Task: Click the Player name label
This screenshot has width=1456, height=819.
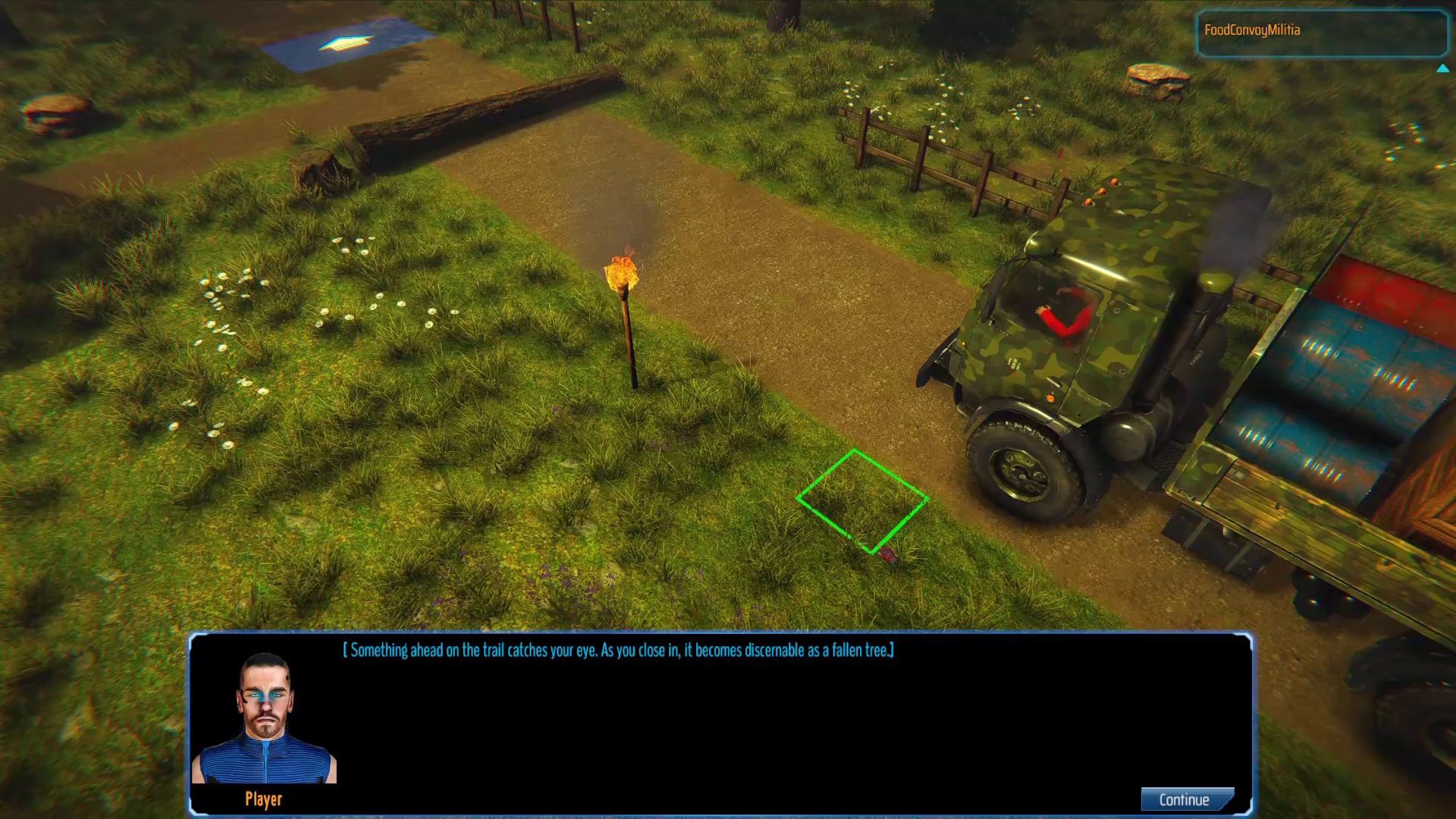Action: 263,799
